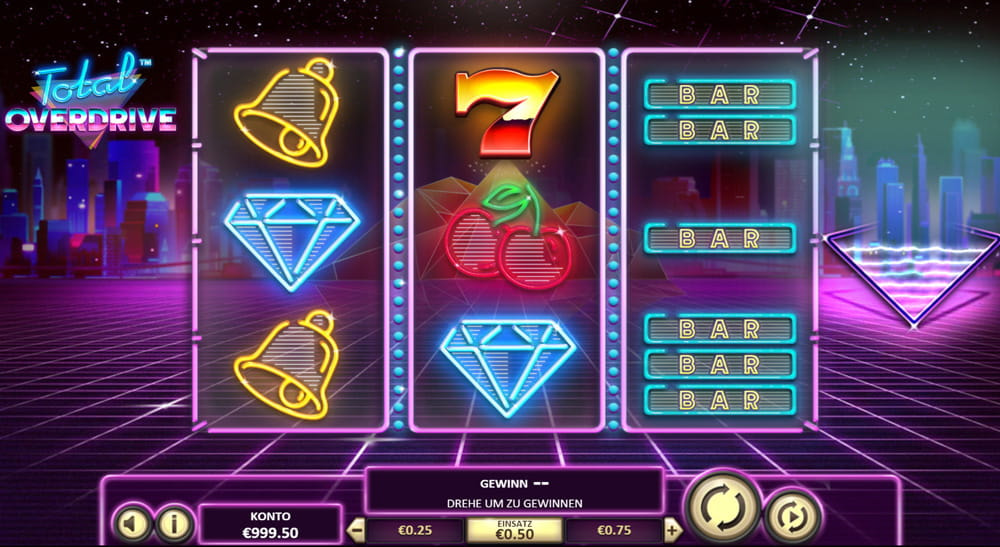Viewport: 1000px width, 547px height.
Task: Select the €0.75 bet amount
Action: coord(613,531)
